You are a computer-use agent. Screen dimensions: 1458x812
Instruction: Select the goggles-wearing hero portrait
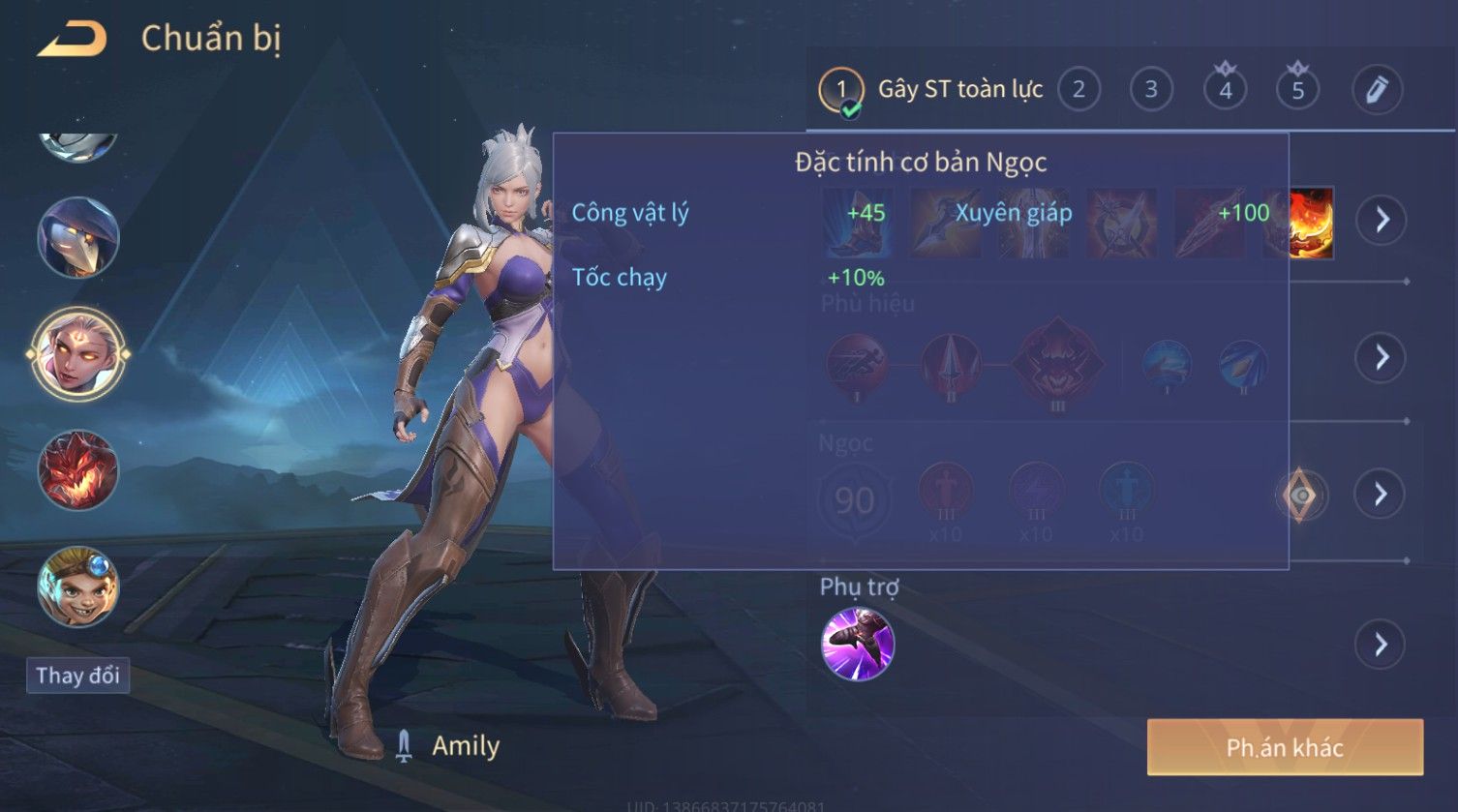(77, 586)
